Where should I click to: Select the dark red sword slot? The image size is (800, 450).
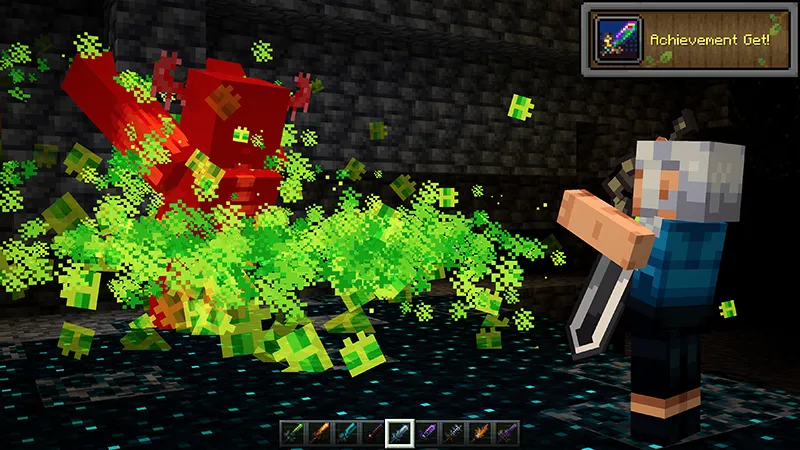373,432
